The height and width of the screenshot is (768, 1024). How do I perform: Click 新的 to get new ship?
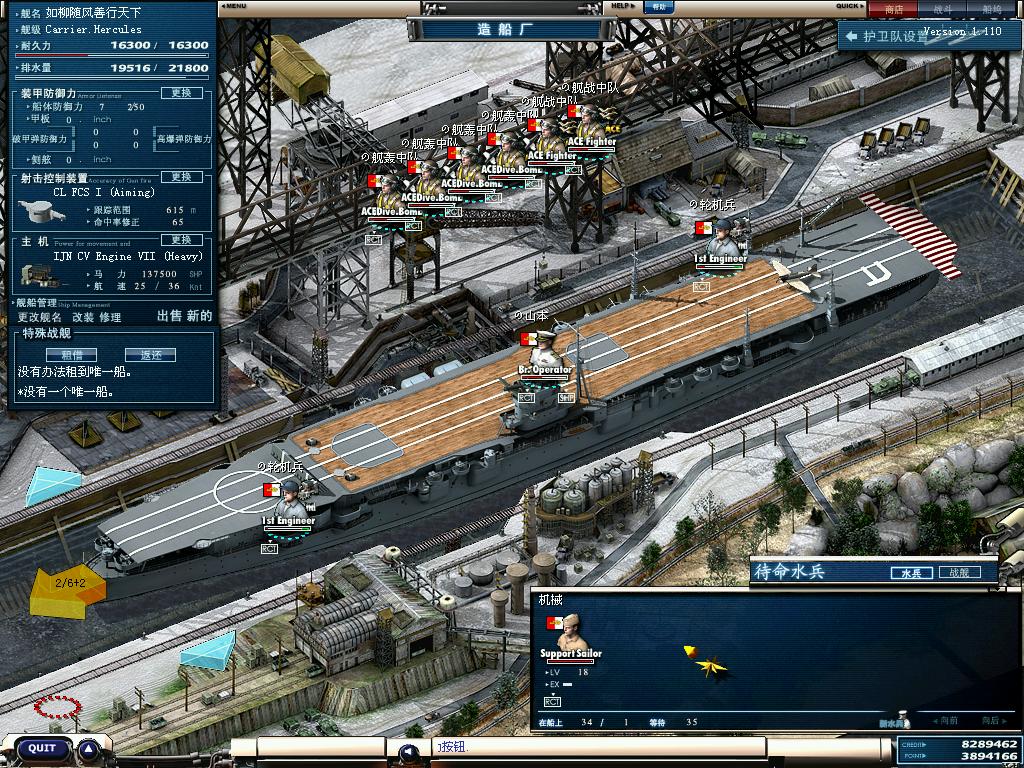pos(199,316)
